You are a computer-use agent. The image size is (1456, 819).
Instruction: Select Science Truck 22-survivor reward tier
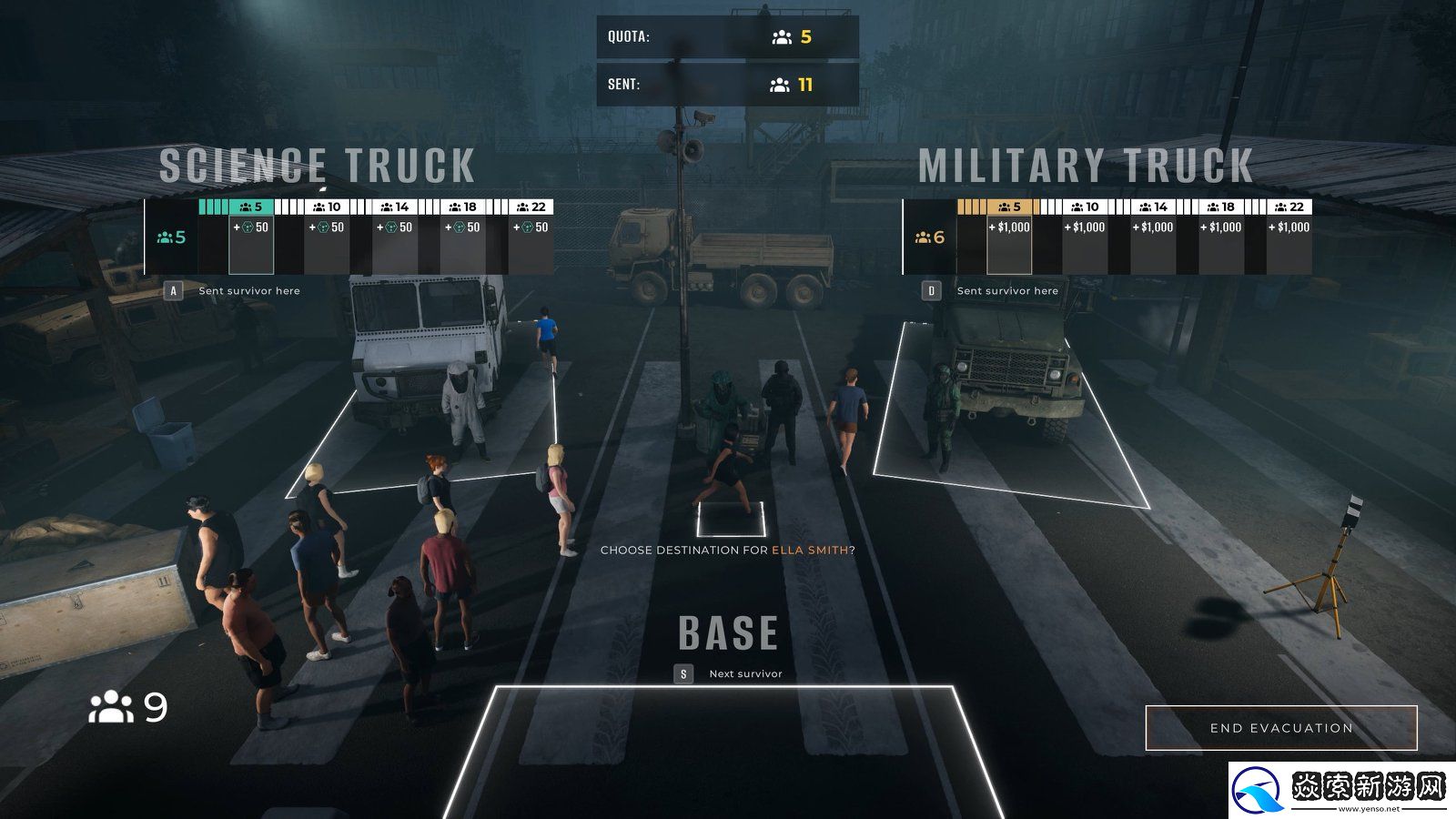[531, 237]
